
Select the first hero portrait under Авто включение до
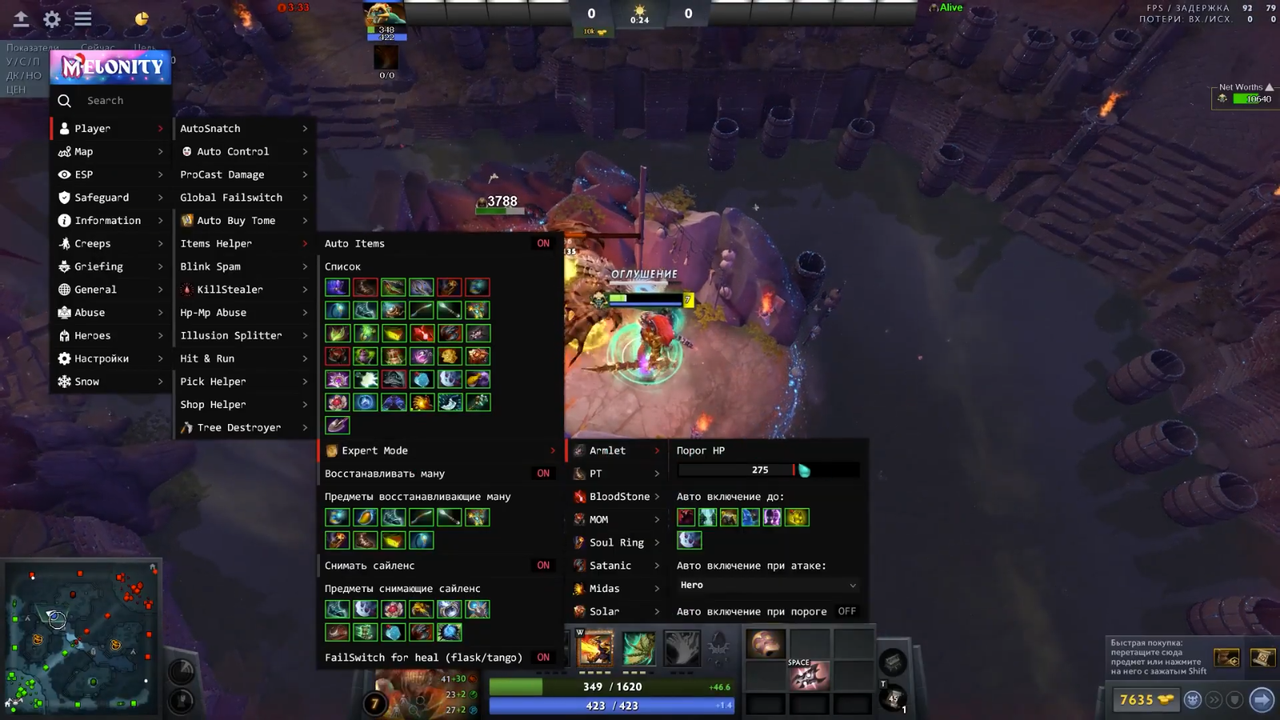click(x=685, y=517)
